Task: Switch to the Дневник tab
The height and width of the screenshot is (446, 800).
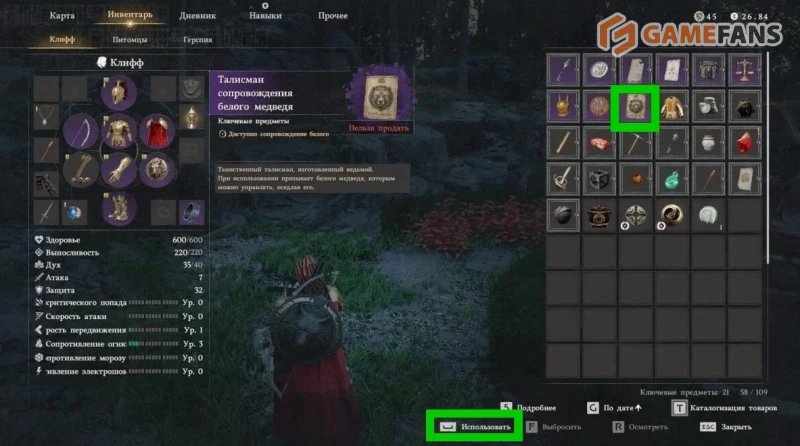Action: pyautogui.click(x=196, y=16)
